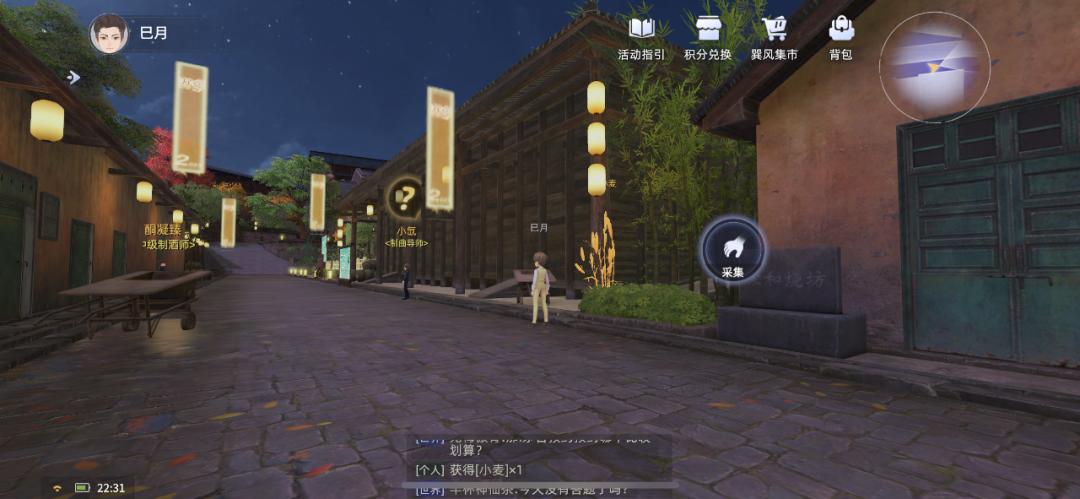Open the 巳月 player avatar profile

click(x=109, y=34)
